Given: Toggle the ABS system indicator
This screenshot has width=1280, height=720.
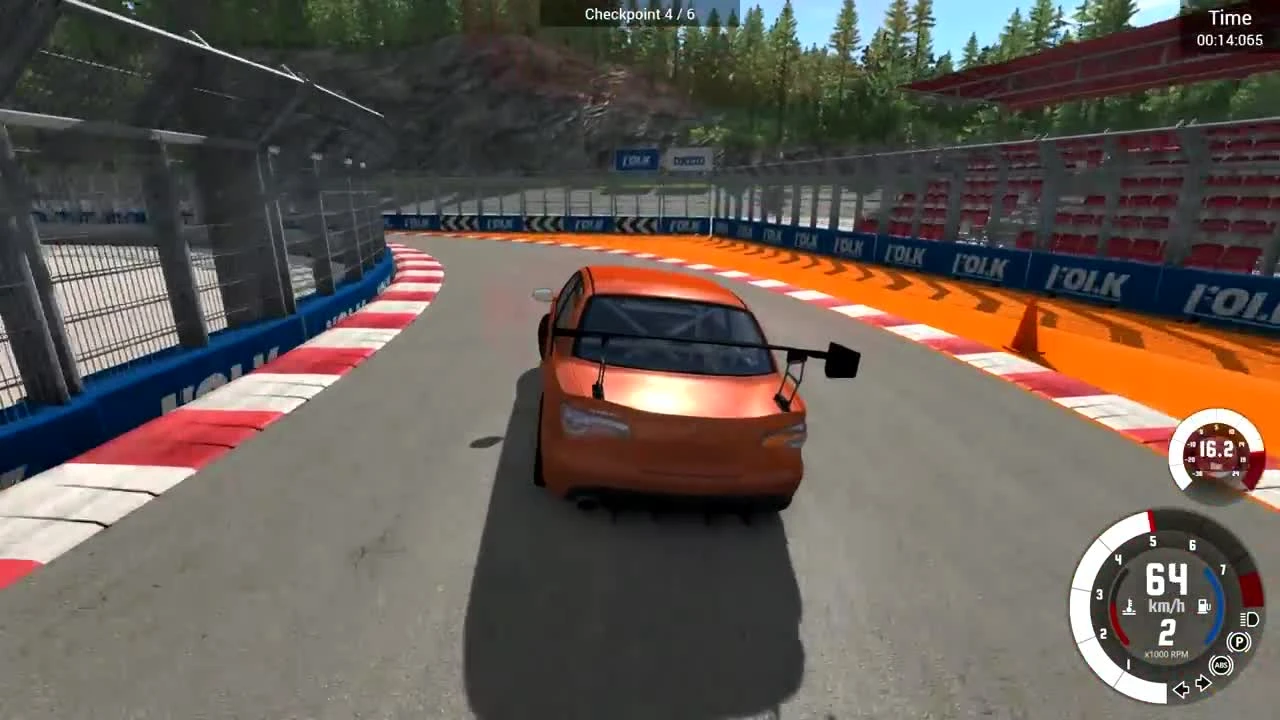Looking at the screenshot, I should tap(1221, 665).
